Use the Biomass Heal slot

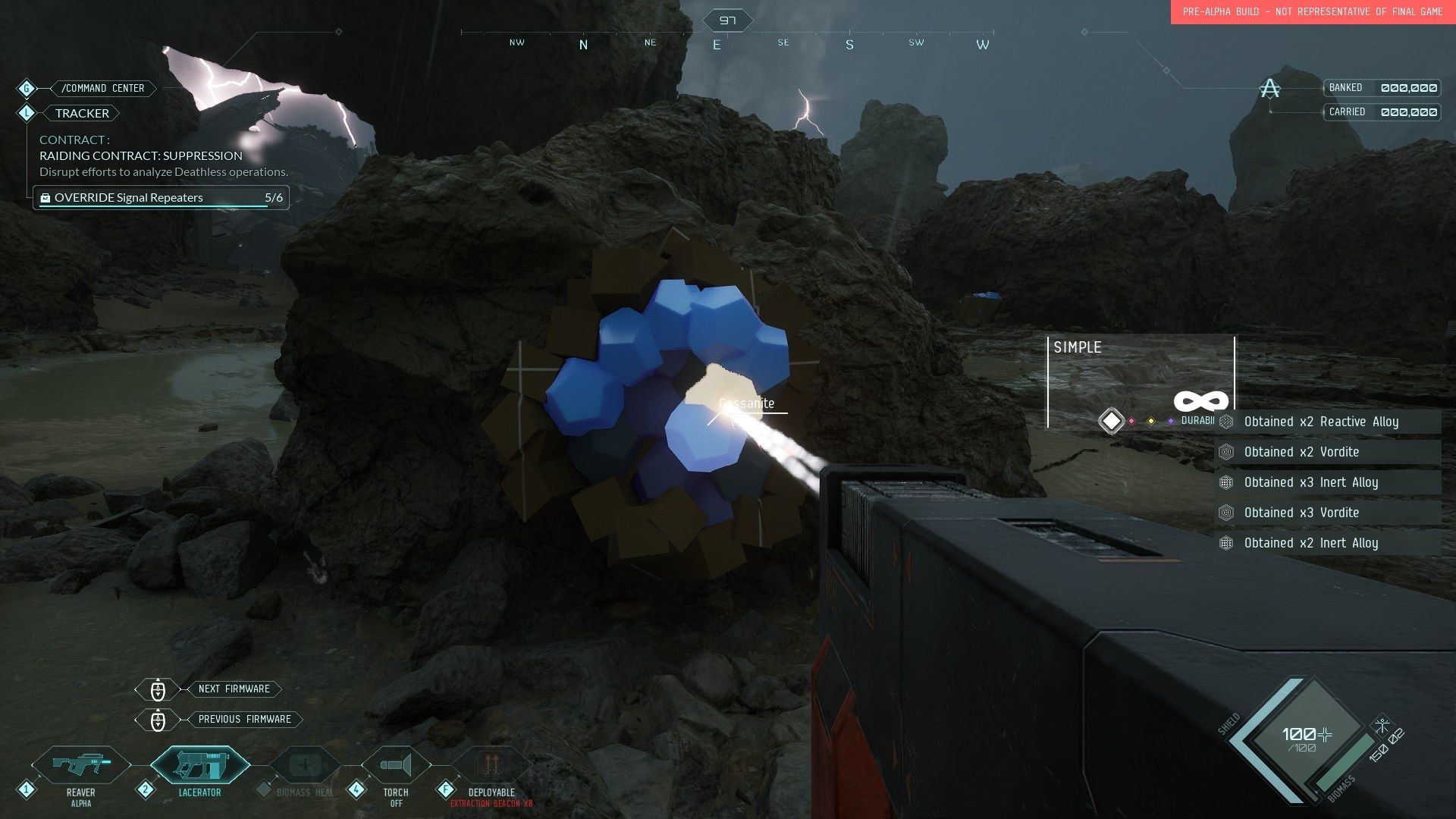pyautogui.click(x=306, y=766)
